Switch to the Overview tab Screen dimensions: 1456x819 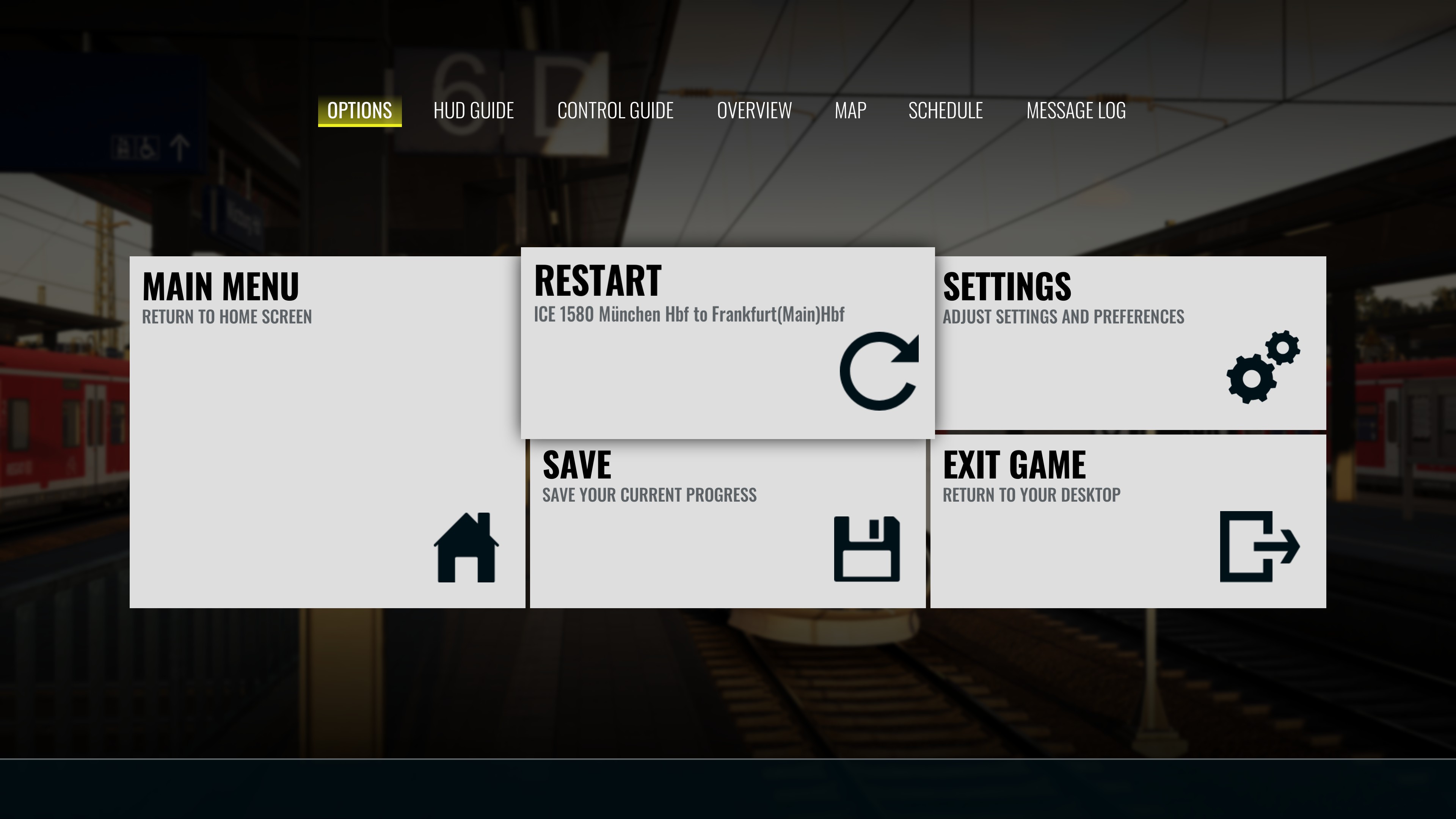[x=754, y=111]
